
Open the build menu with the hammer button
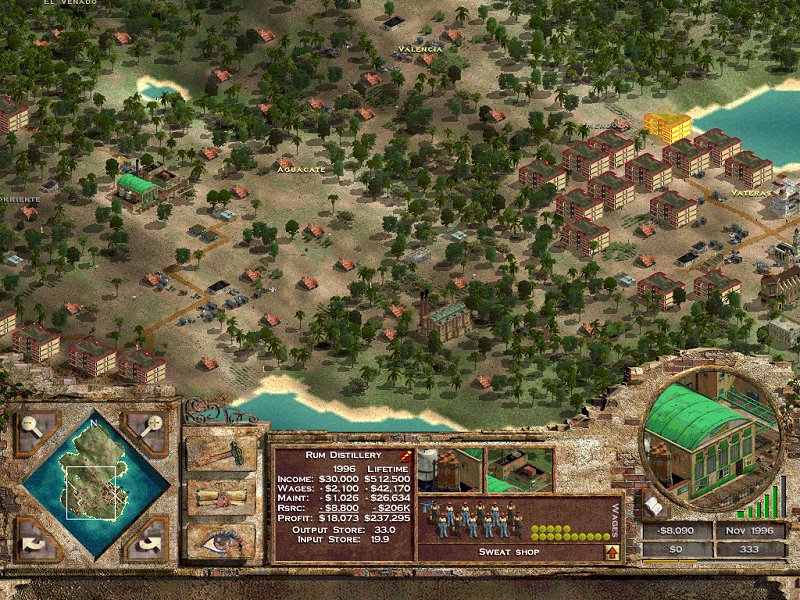click(x=220, y=452)
